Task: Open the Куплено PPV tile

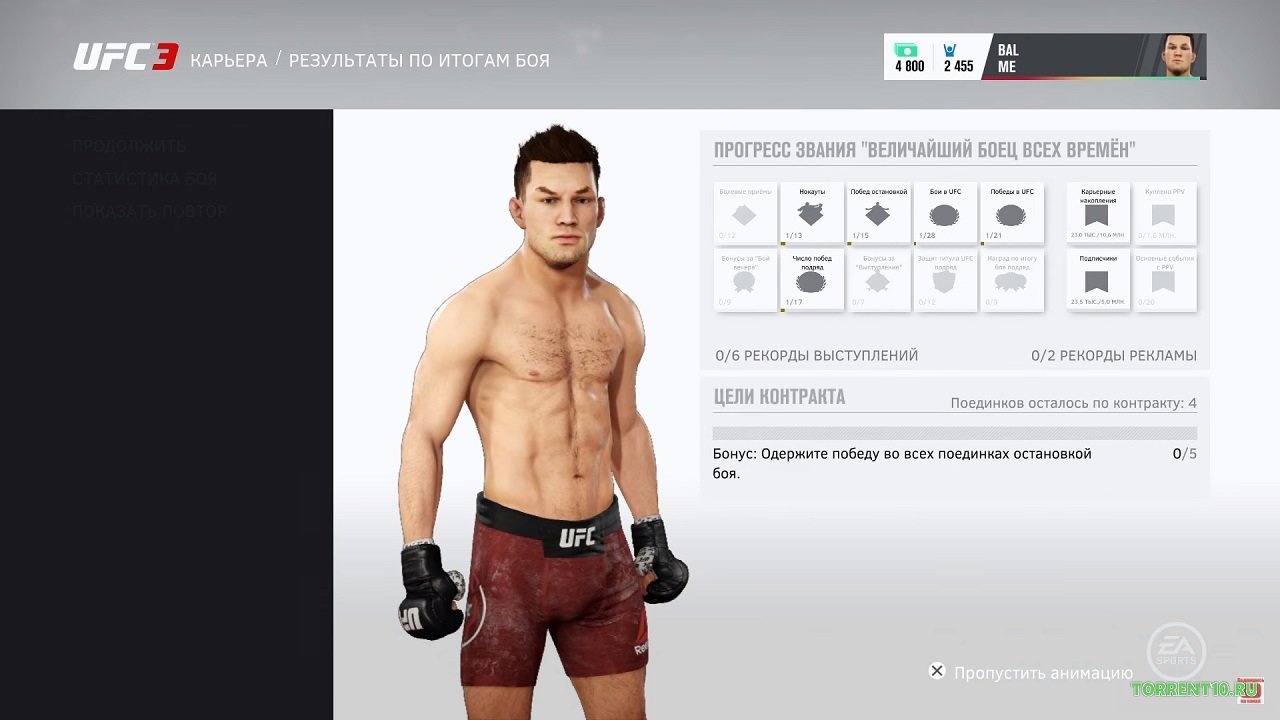Action: (x=1162, y=214)
